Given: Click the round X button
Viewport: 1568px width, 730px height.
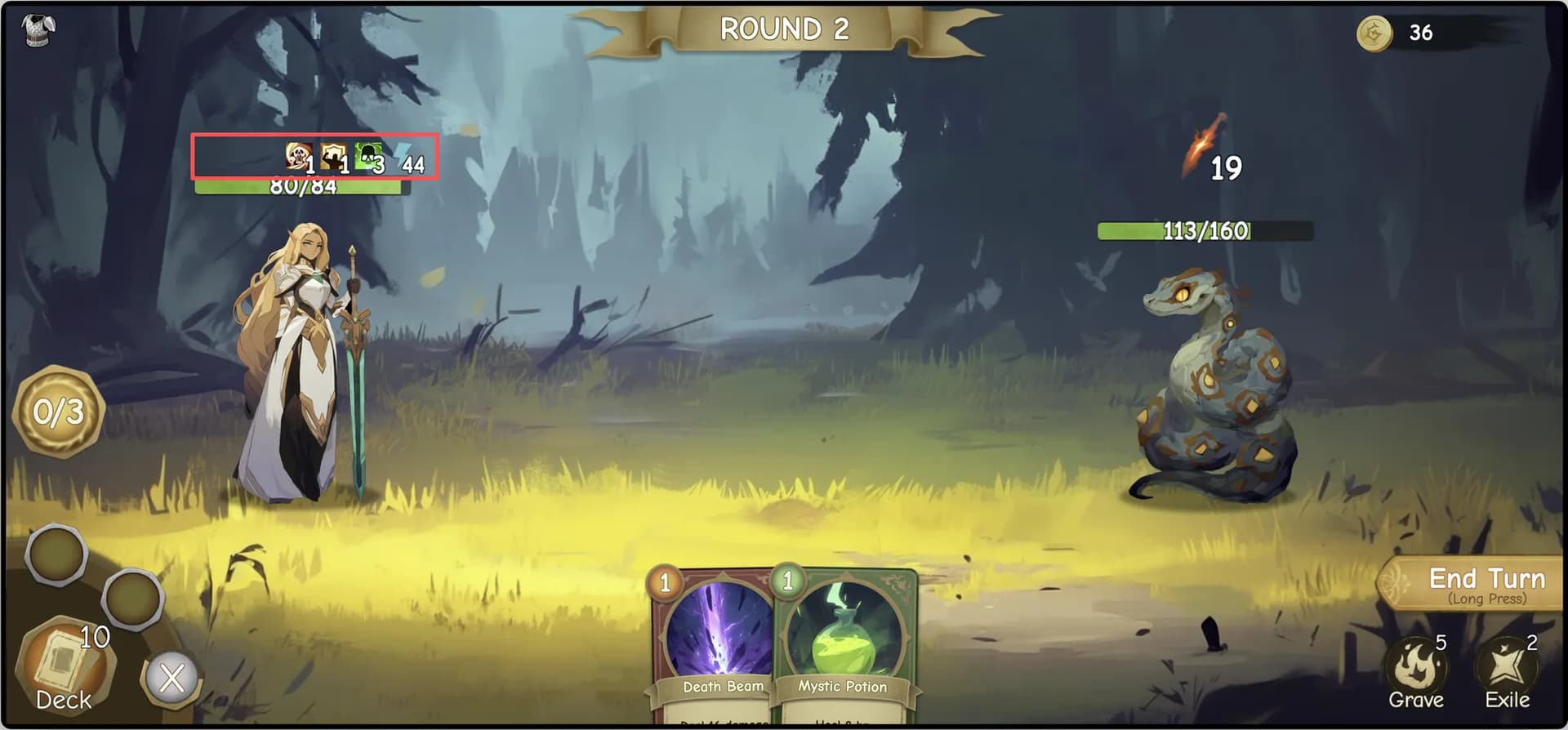Looking at the screenshot, I should (x=171, y=678).
